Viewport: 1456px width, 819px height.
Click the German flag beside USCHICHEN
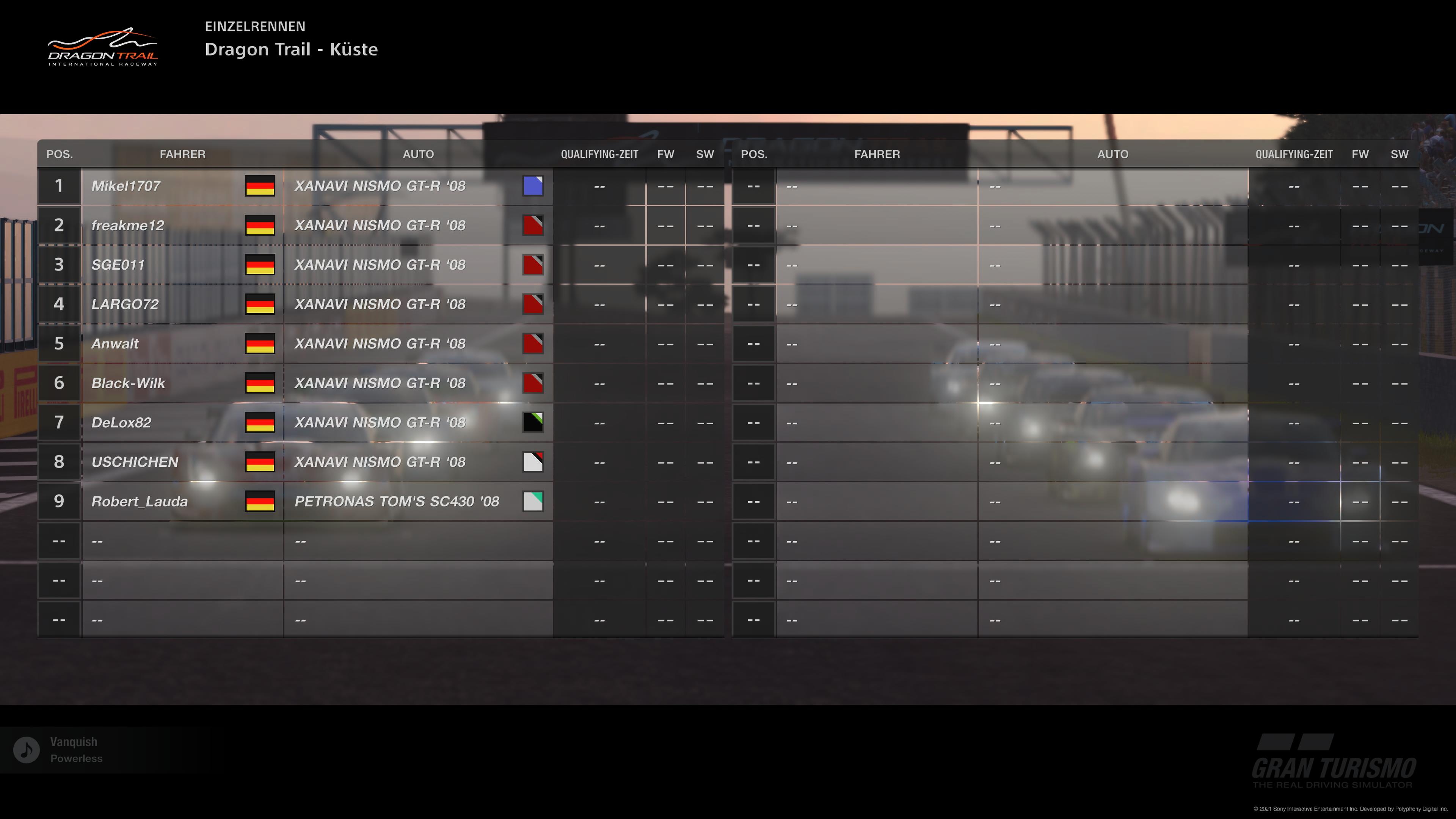(x=260, y=462)
